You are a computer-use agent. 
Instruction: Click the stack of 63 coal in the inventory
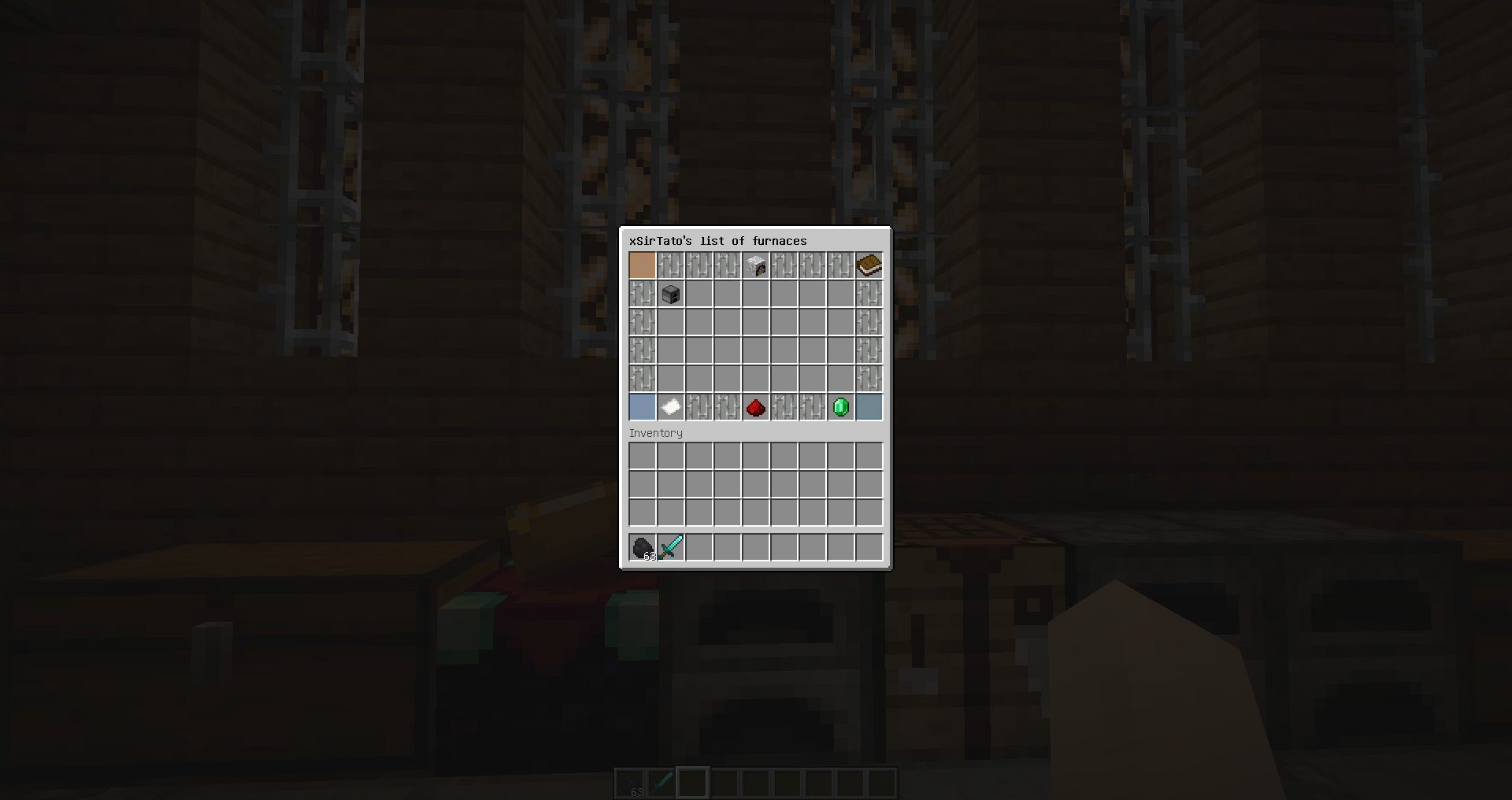(642, 547)
